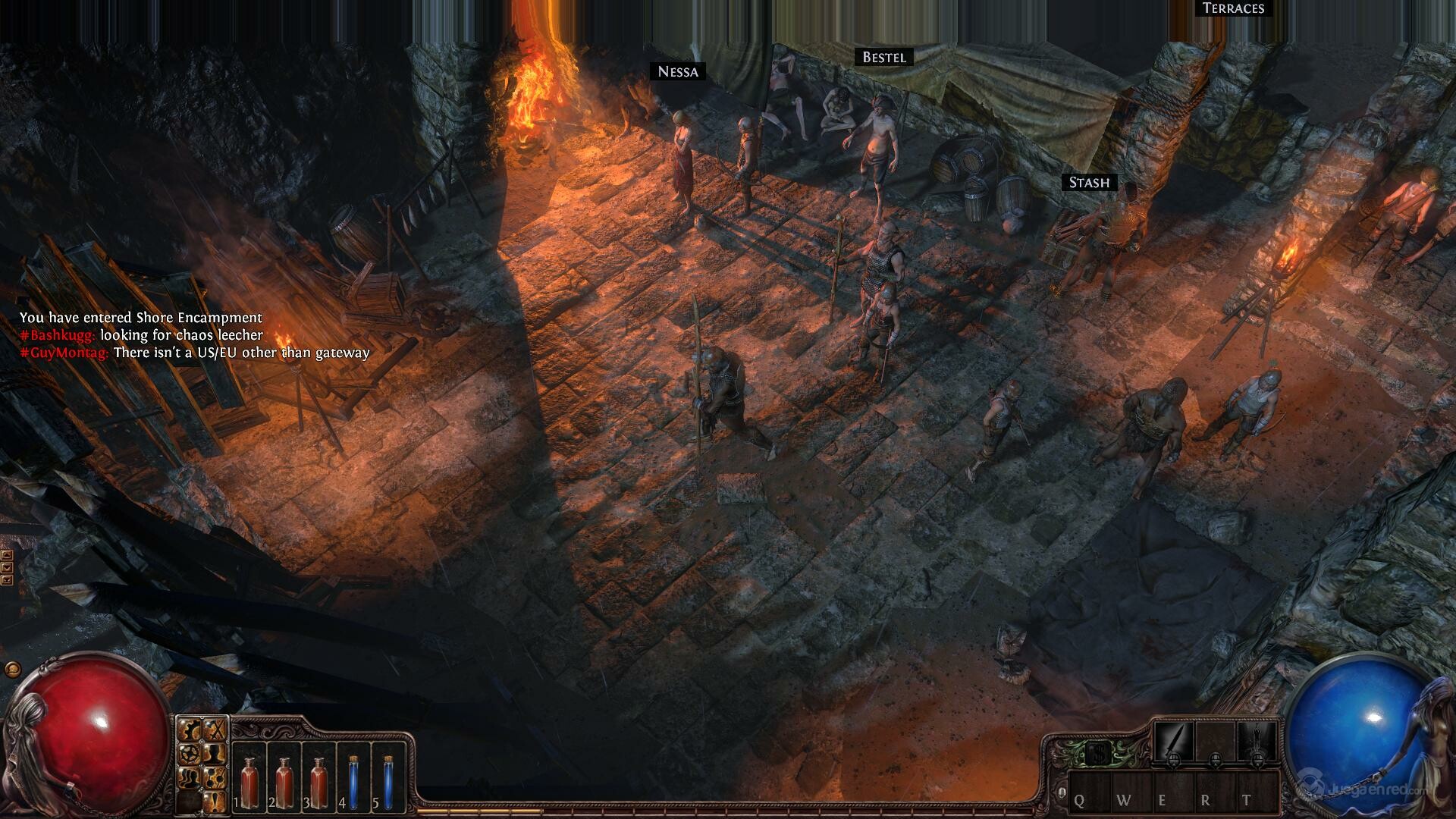
Task: Click the chat scroll-up arrow button
Action: tap(7, 556)
